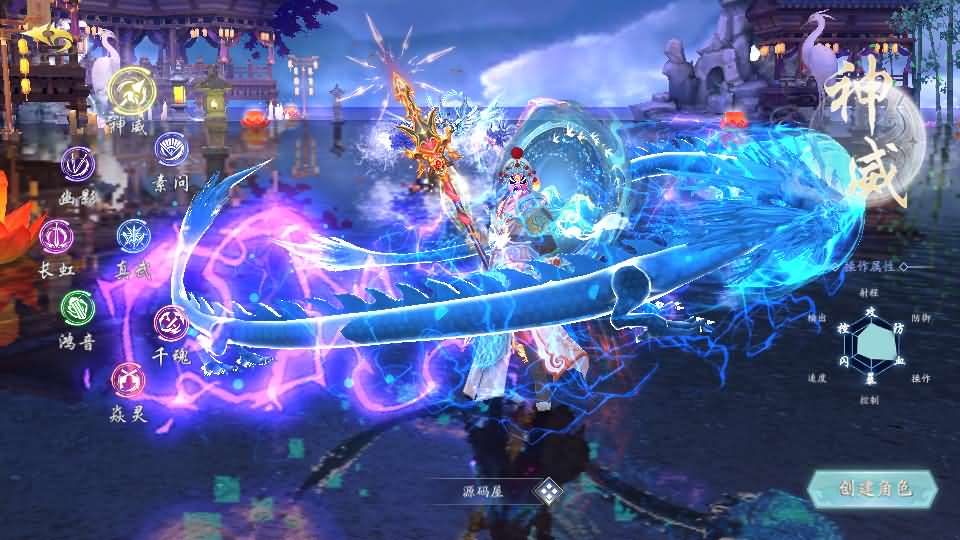Edit the character name field 源码屋
This screenshot has width=960, height=540.
tap(483, 491)
